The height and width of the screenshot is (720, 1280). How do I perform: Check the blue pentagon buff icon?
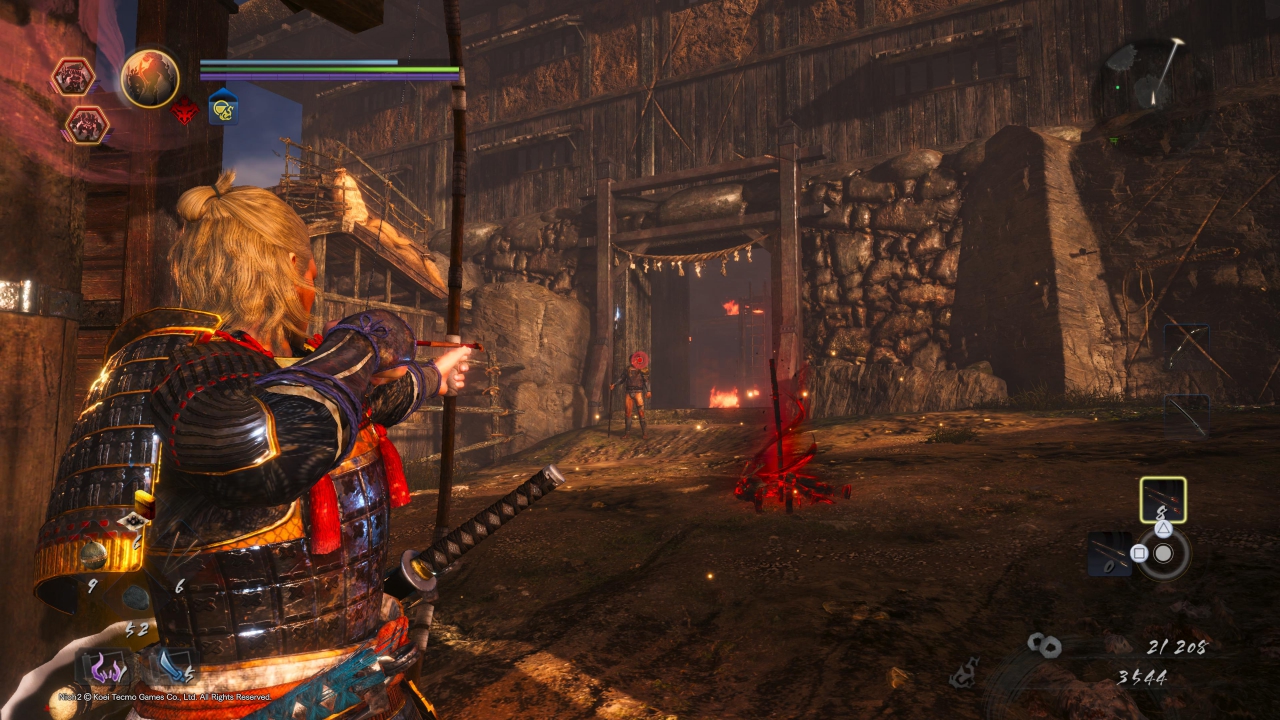223,106
